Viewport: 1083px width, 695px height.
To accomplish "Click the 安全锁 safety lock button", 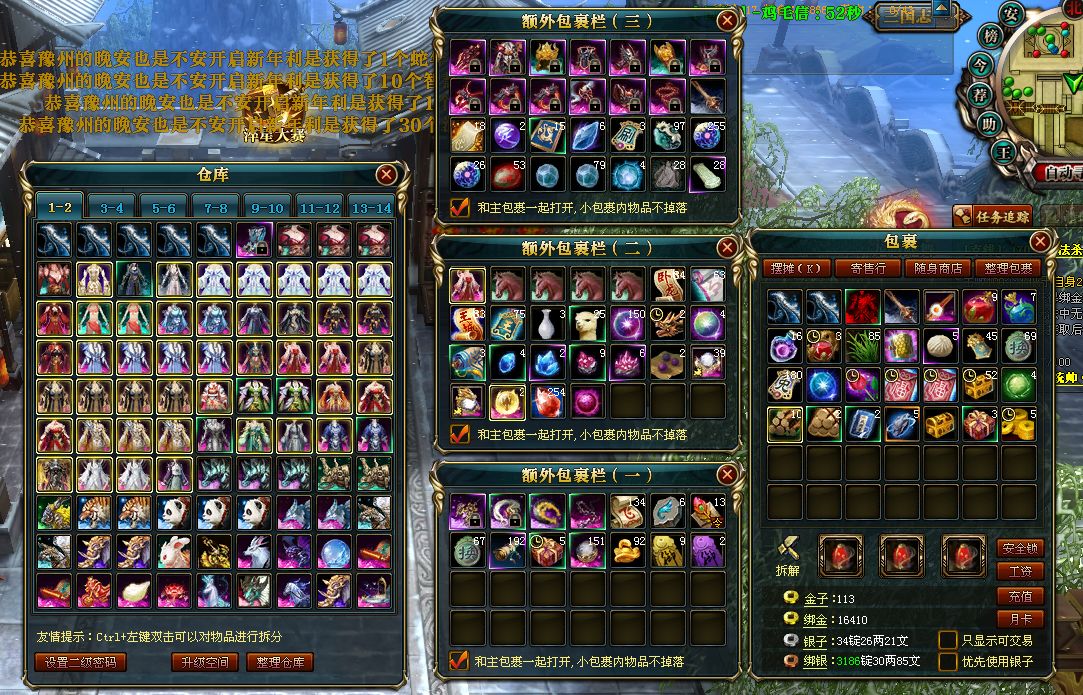I will (1020, 548).
